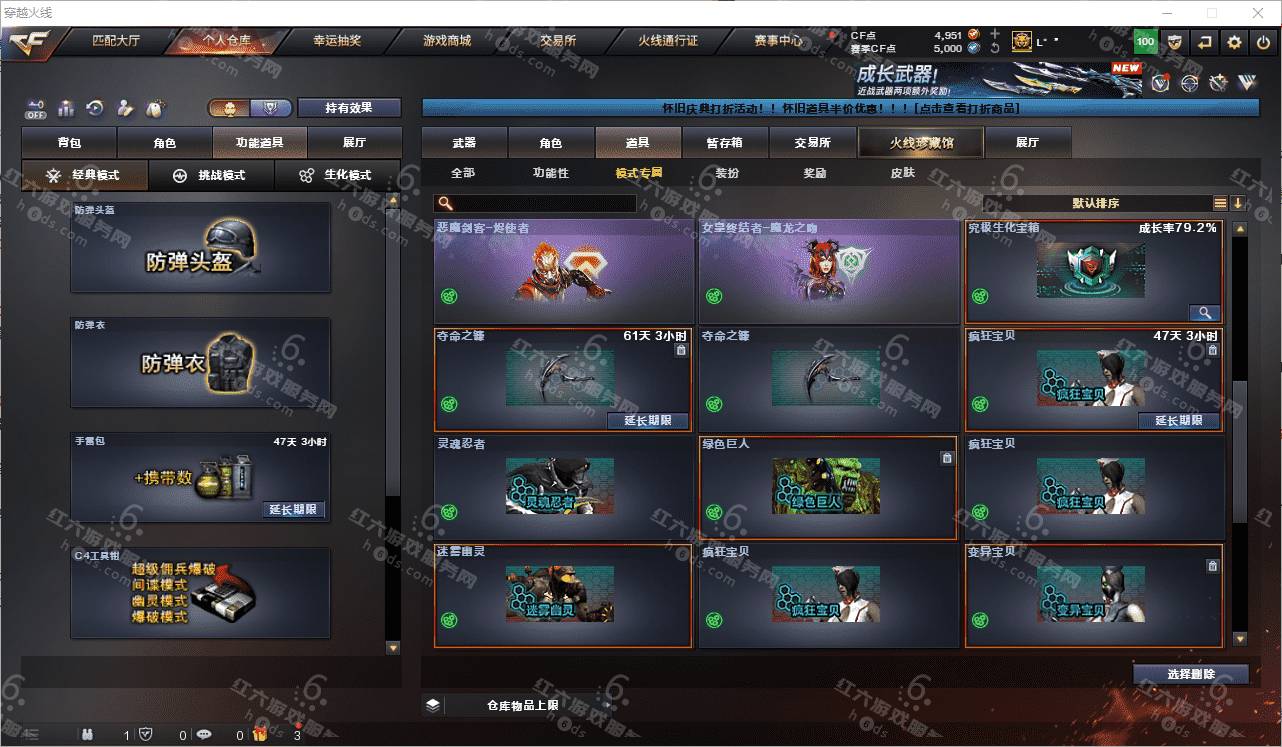Click the 持有效果 button
The width and height of the screenshot is (1282, 747).
point(348,108)
